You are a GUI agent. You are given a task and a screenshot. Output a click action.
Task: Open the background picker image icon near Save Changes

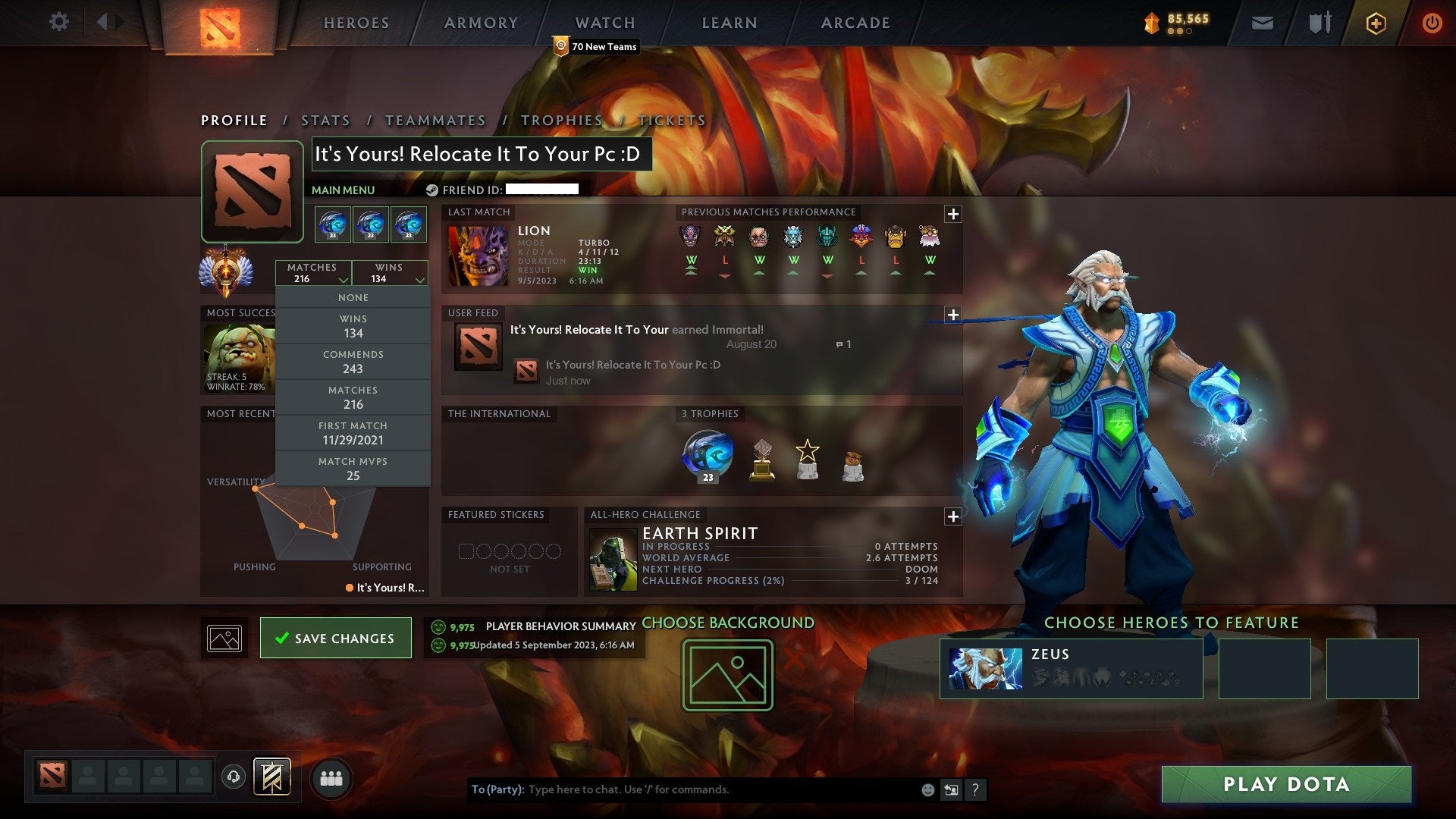coord(224,638)
